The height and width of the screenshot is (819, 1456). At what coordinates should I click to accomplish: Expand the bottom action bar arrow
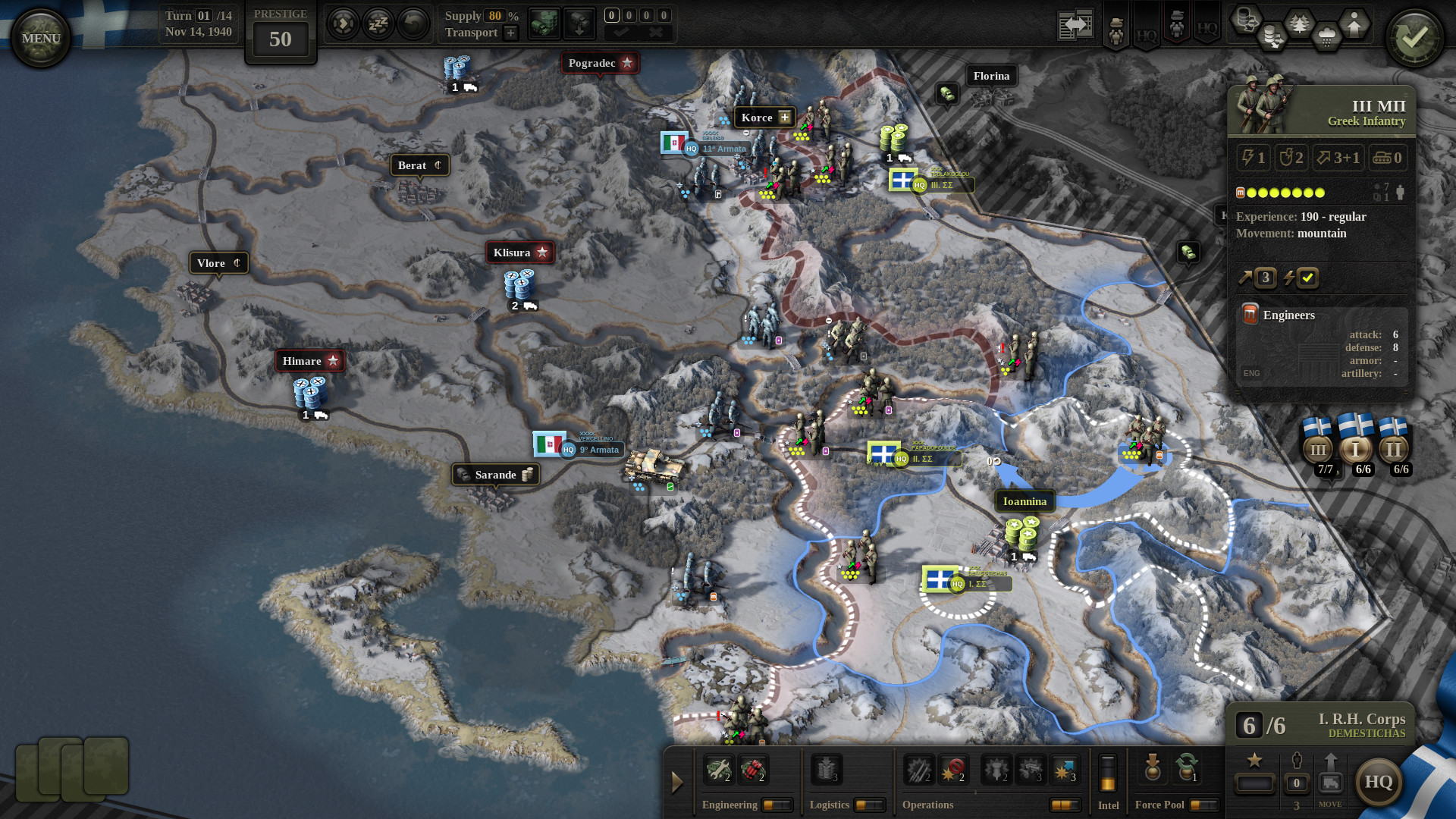coord(677,783)
